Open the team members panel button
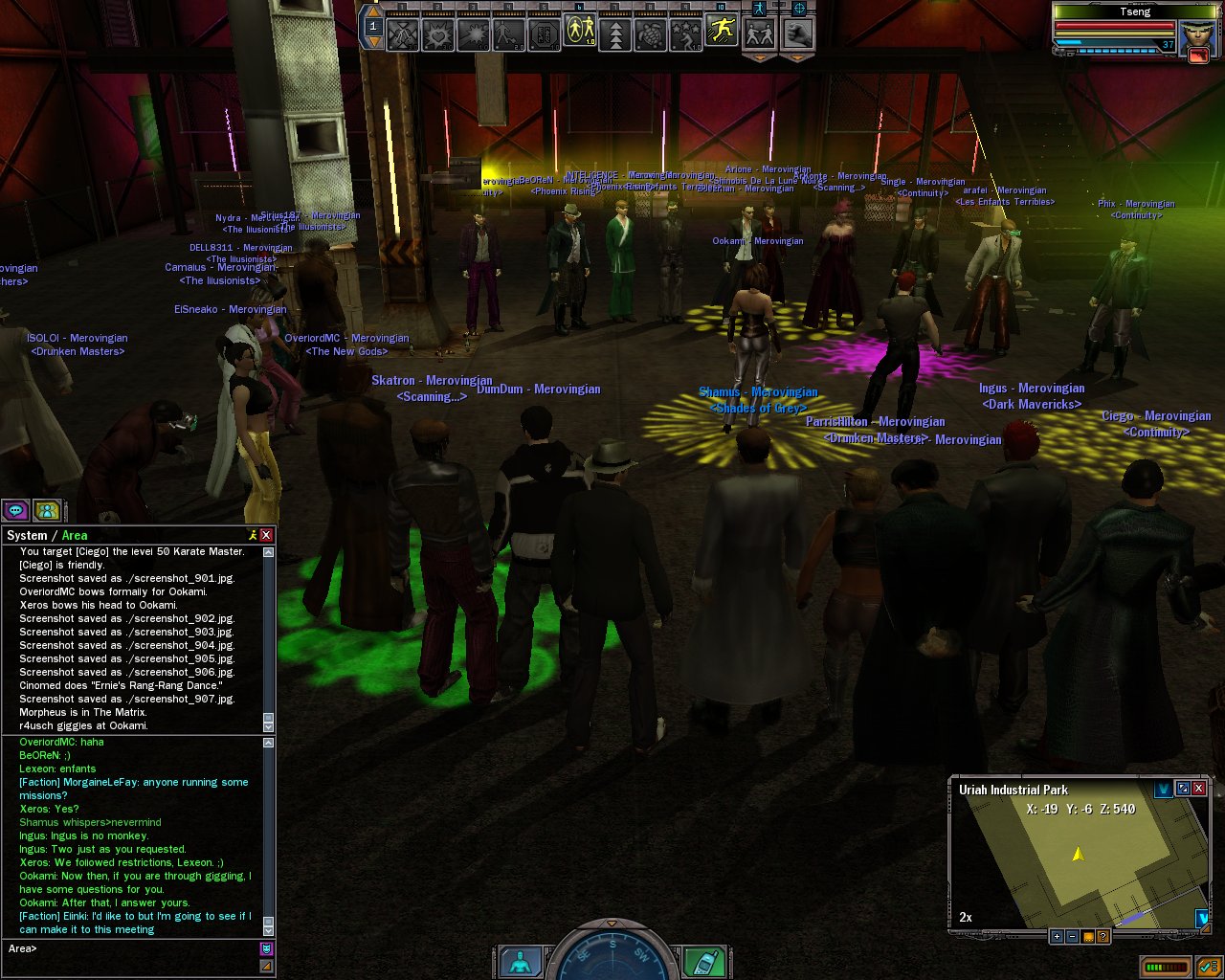Viewport: 1225px width, 980px height. 47,510
